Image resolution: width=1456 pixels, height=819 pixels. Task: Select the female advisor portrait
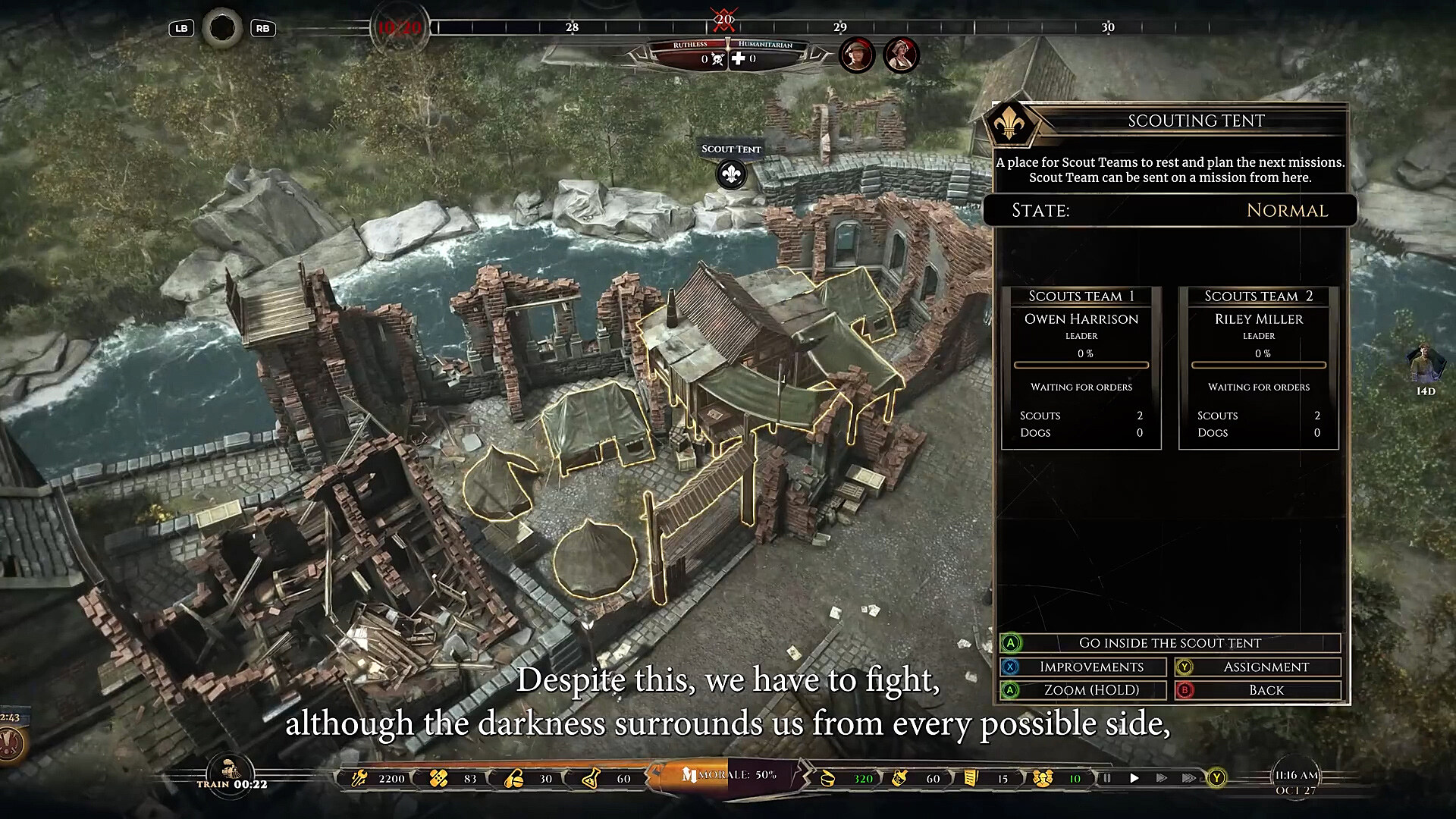[901, 55]
